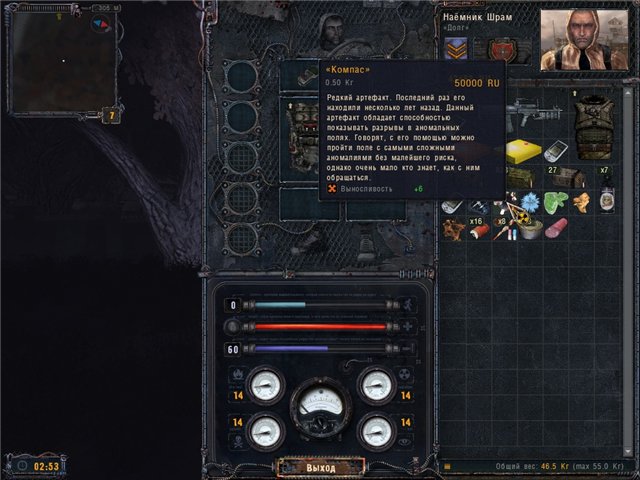
Task: Select the green blob artifact
Action: [x=555, y=201]
